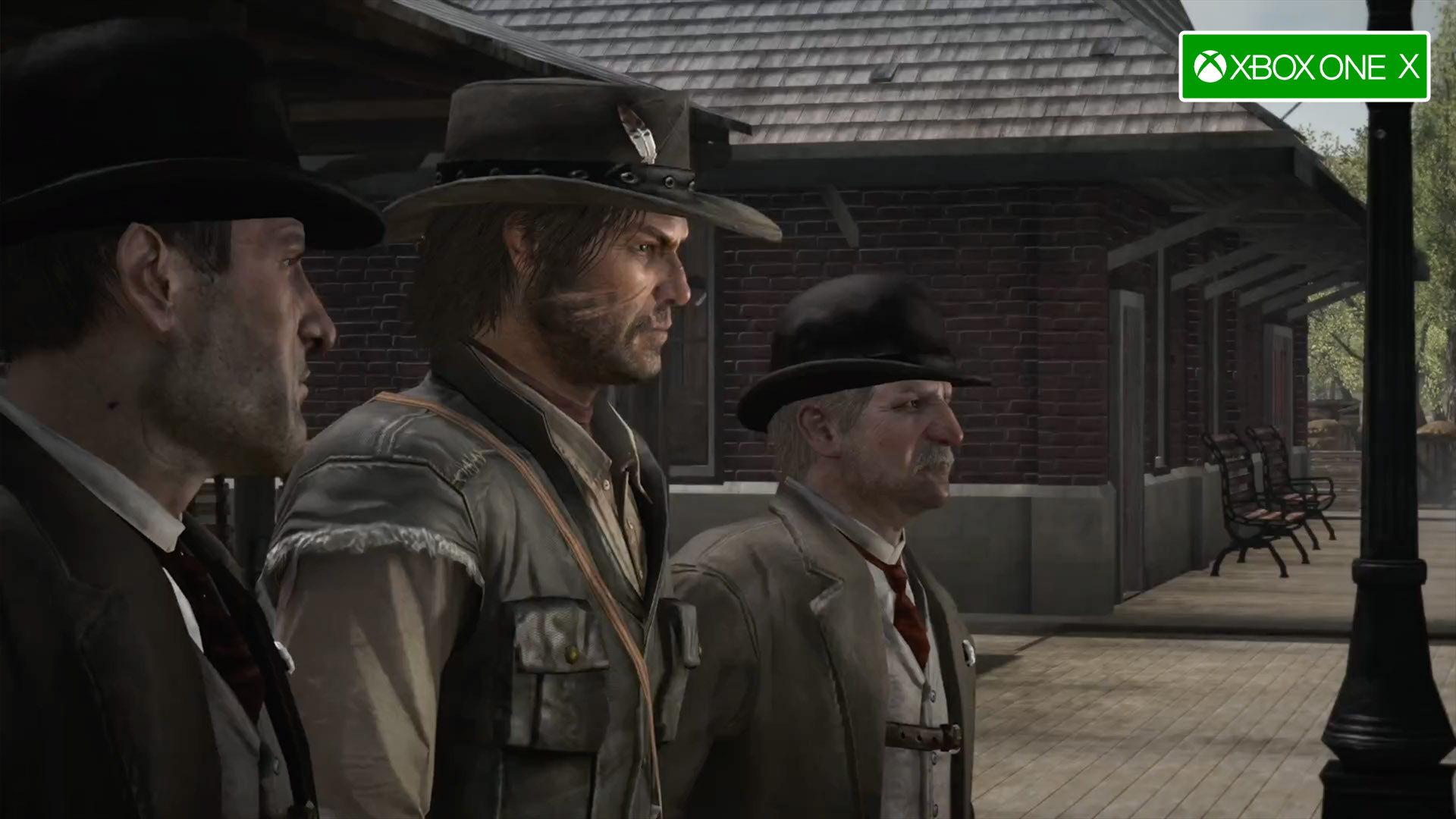Screen dimensions: 1456x819
Task: Click the Xbox One X badge
Action: click(1304, 67)
